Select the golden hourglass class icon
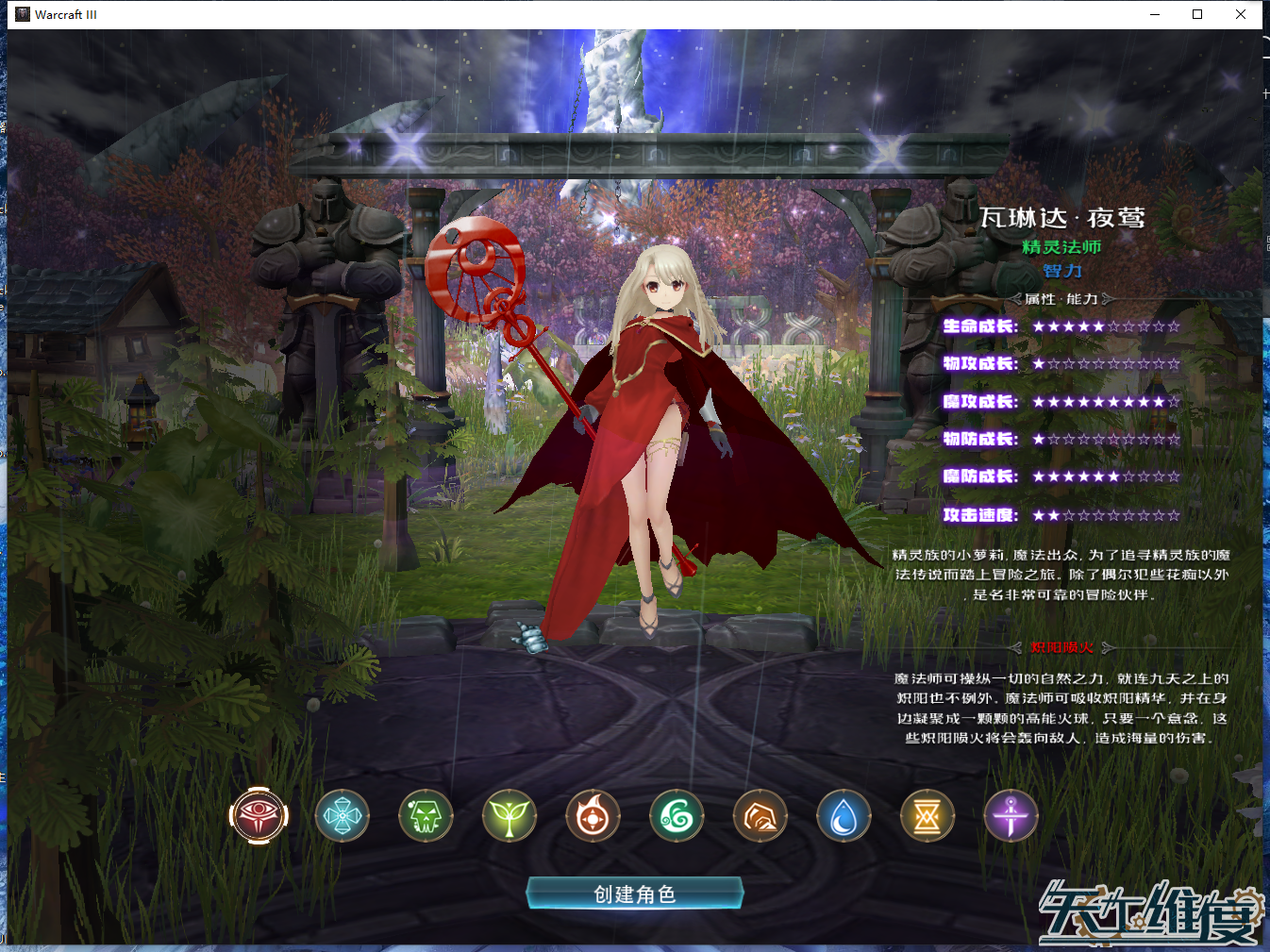This screenshot has height=952, width=1270. point(927,816)
